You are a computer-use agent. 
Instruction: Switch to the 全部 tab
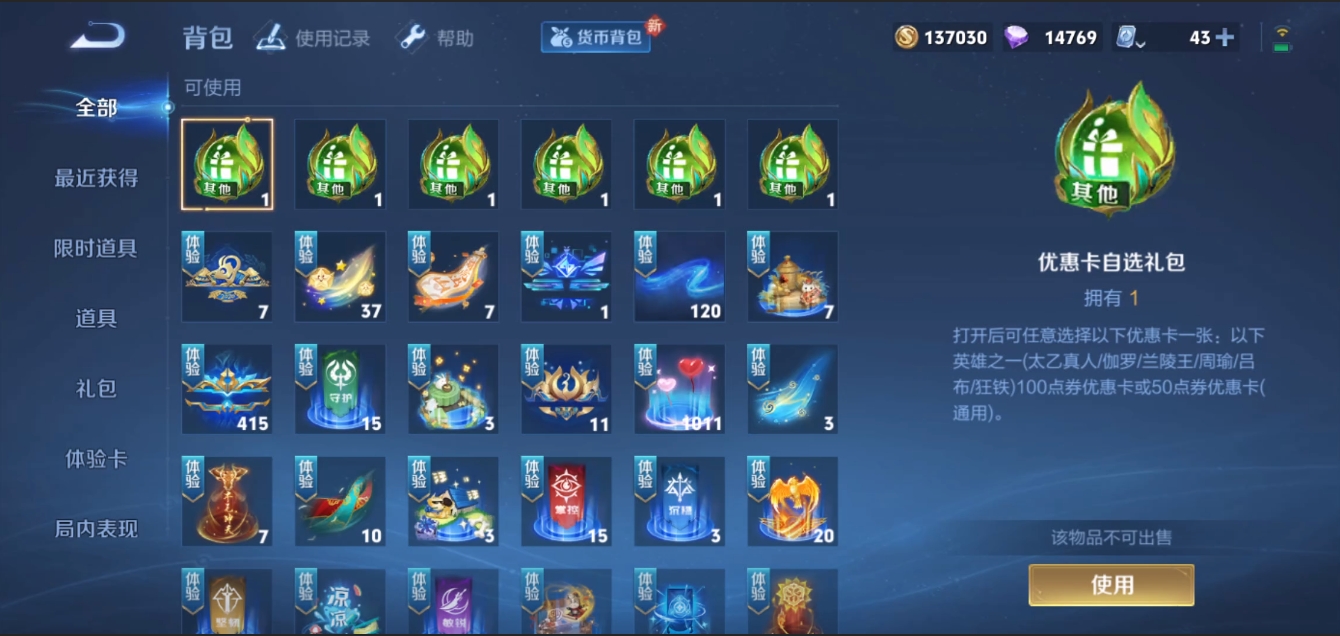96,108
